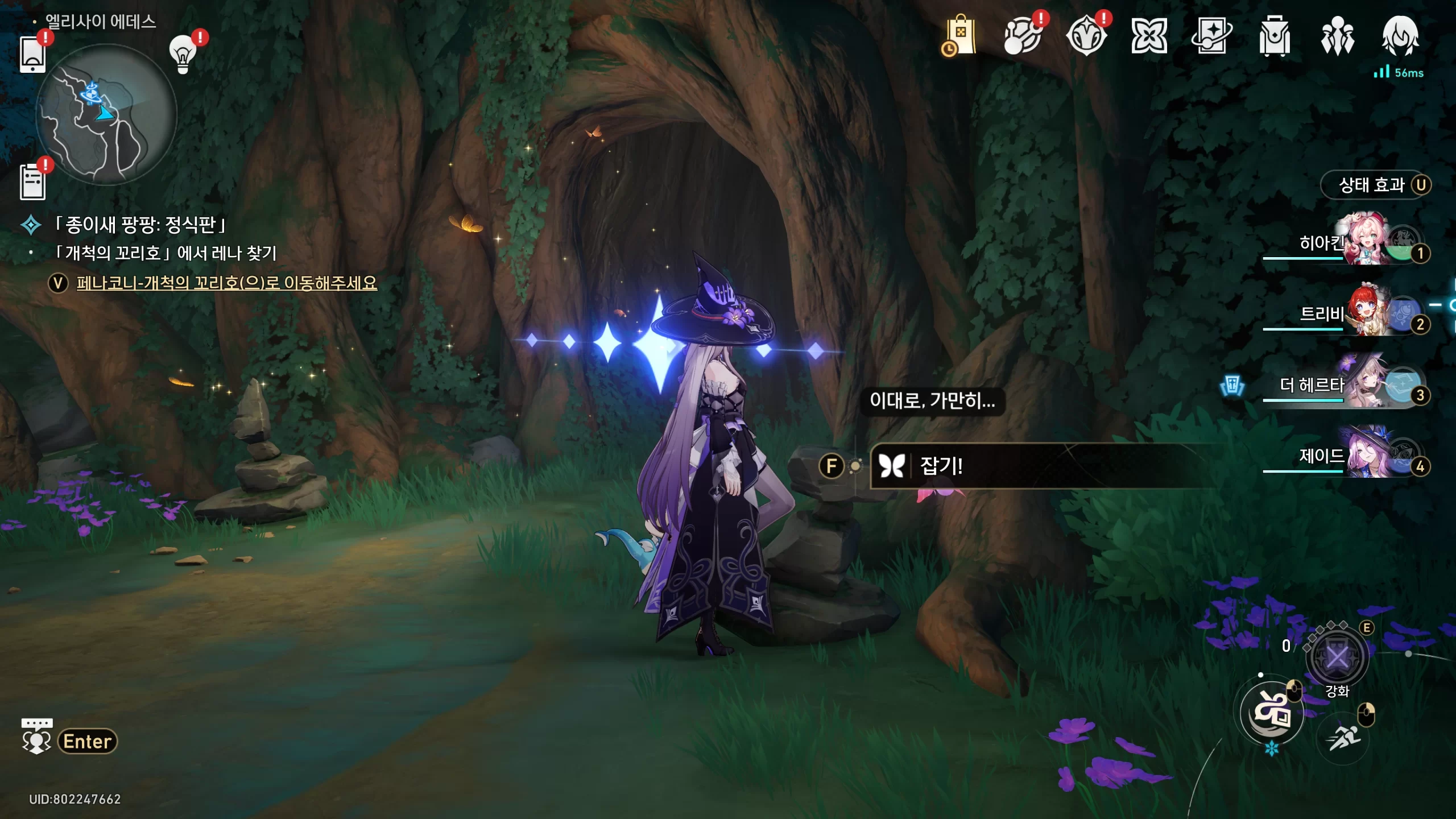The width and height of the screenshot is (1456, 819).
Task: Open the chat speech-bubble icon
Action: click(x=36, y=737)
